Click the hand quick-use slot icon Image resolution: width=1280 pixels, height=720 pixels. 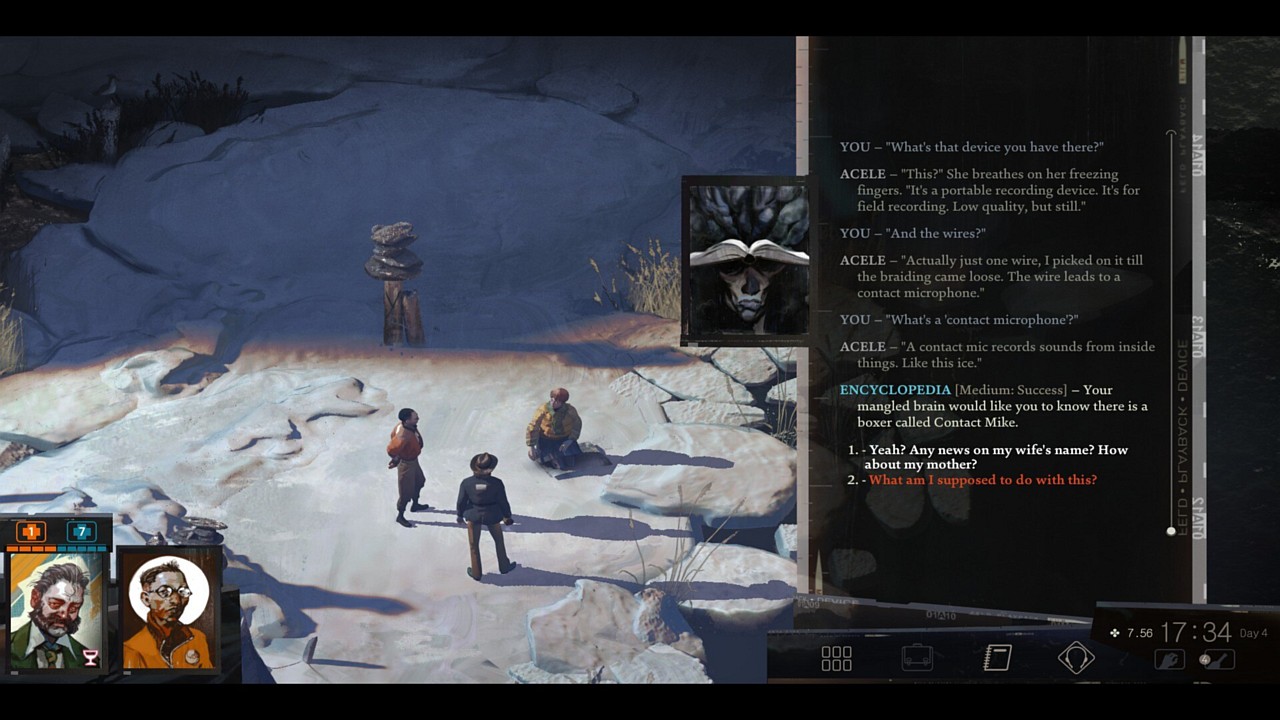1170,660
